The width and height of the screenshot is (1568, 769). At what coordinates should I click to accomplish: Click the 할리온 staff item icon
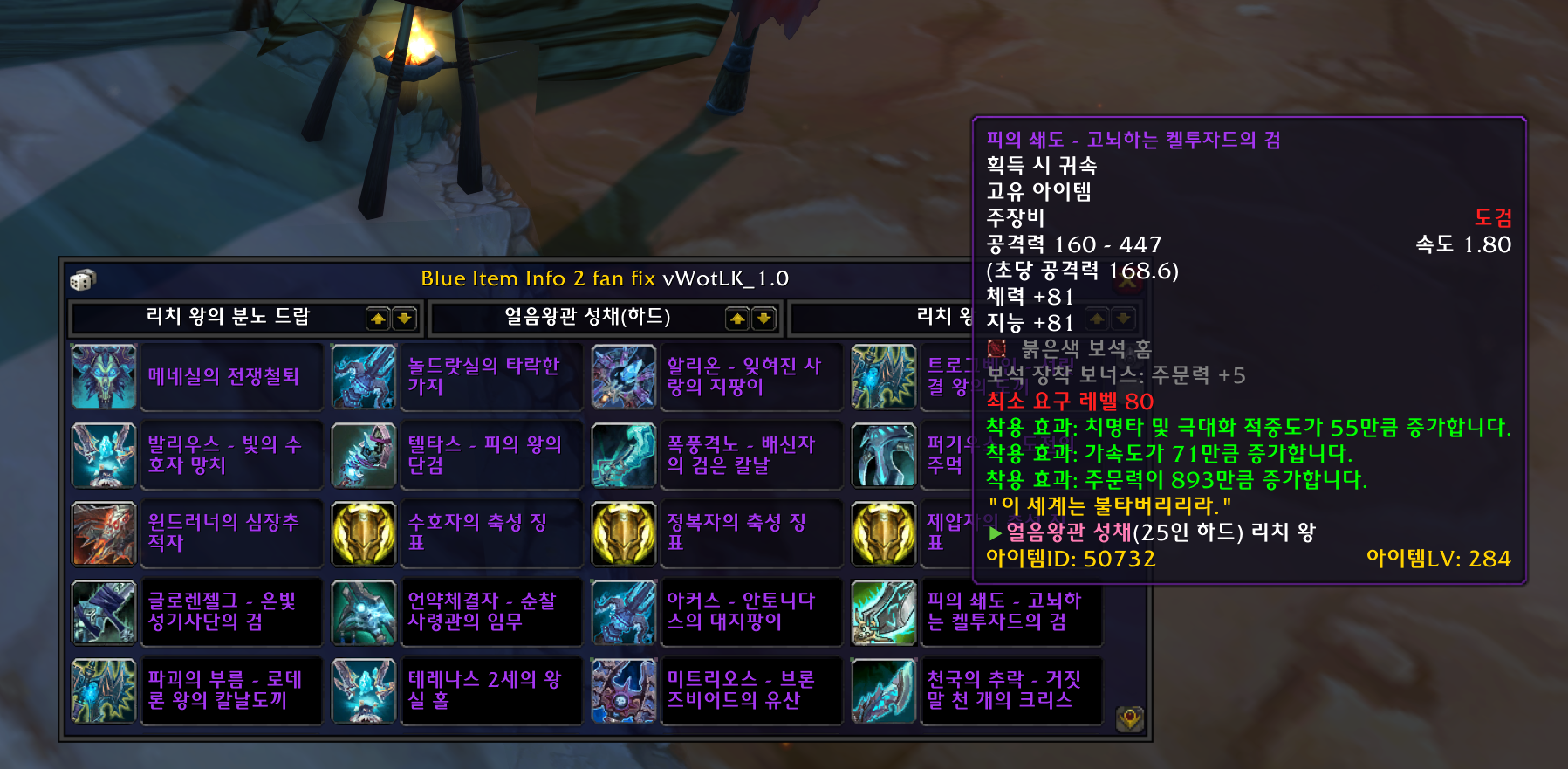point(625,377)
